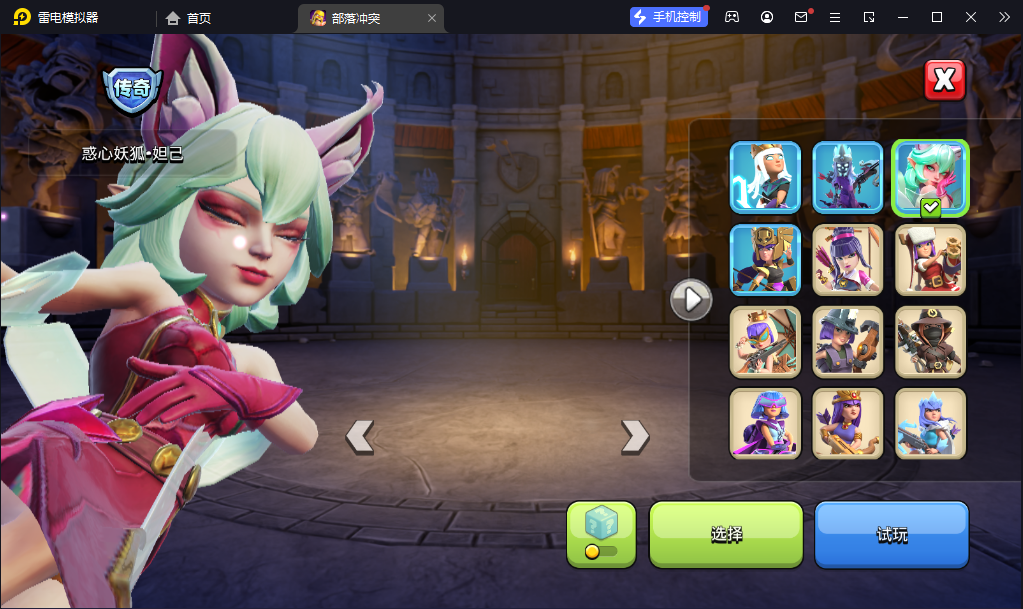Choose the dark-haired skin with arrow quiver

coord(848,259)
